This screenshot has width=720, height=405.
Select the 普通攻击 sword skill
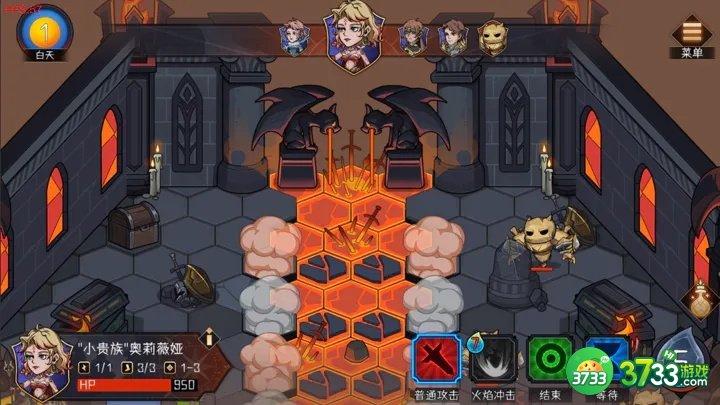click(437, 356)
